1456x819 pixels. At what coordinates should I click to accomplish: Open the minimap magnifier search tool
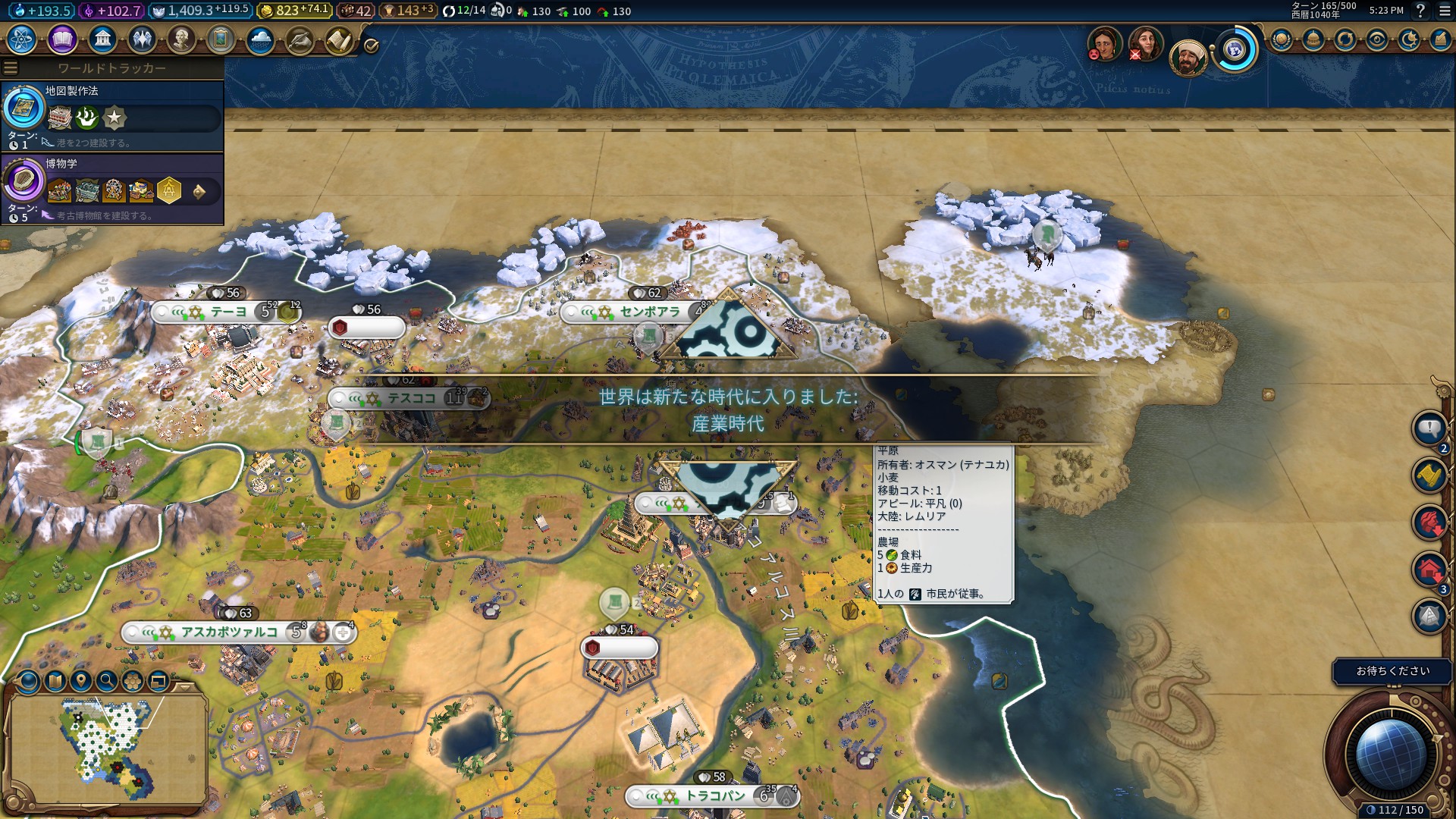coord(107,681)
